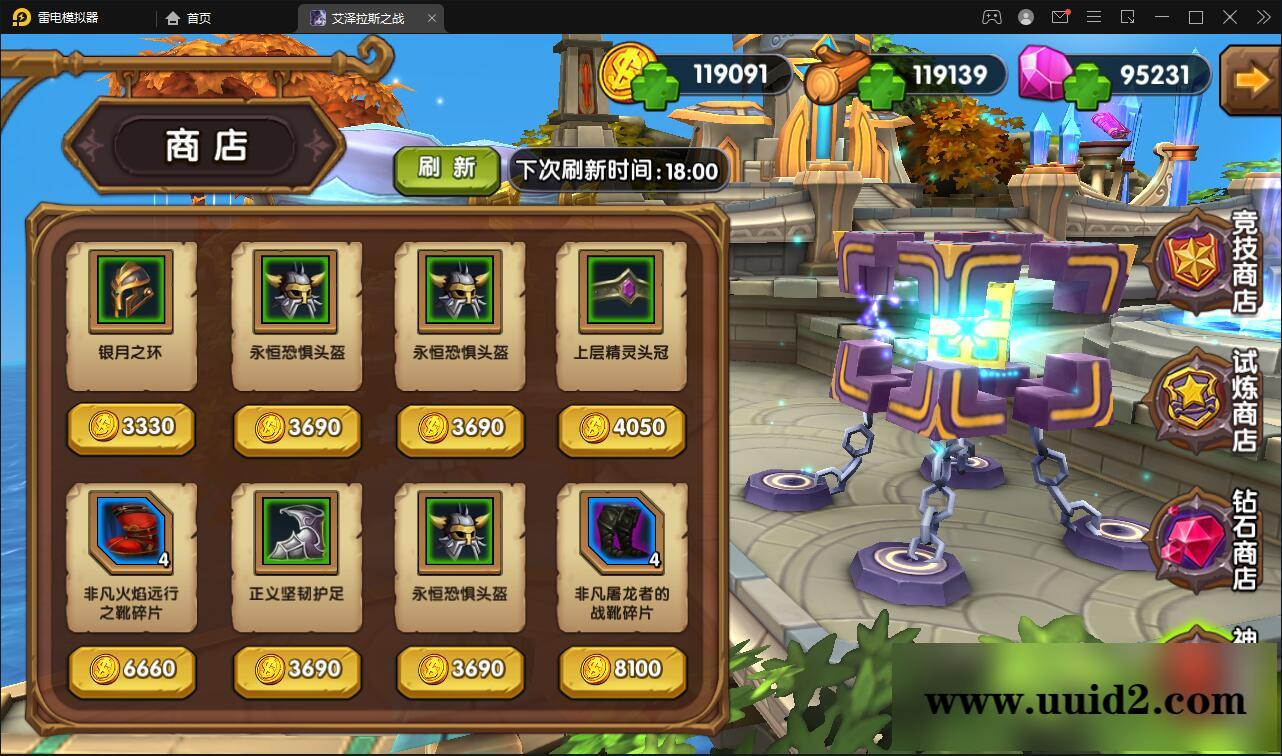Select the 上层精灵头冠 crown item icon
The image size is (1282, 756).
pos(620,291)
